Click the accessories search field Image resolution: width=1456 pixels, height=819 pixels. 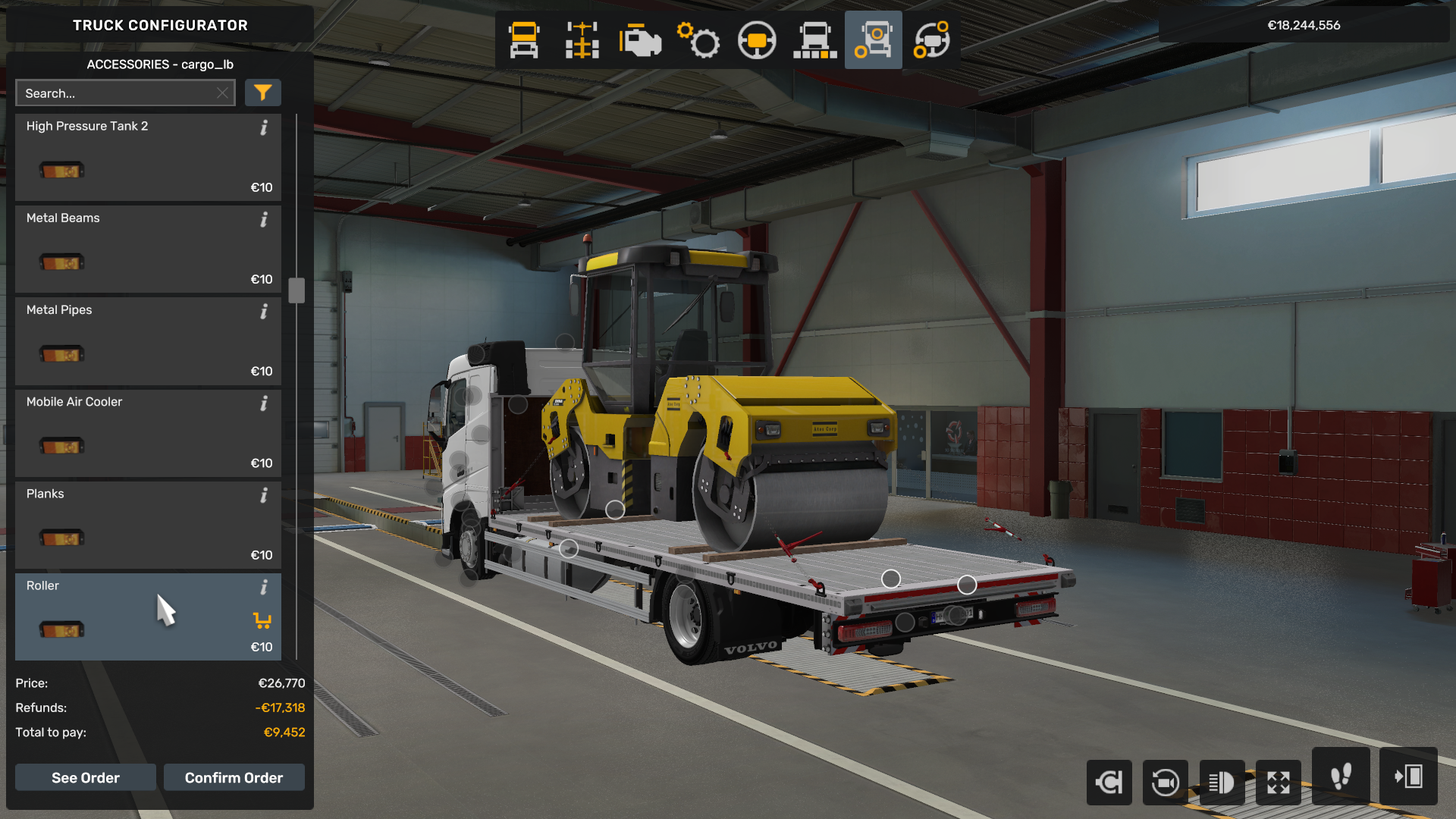[x=118, y=93]
